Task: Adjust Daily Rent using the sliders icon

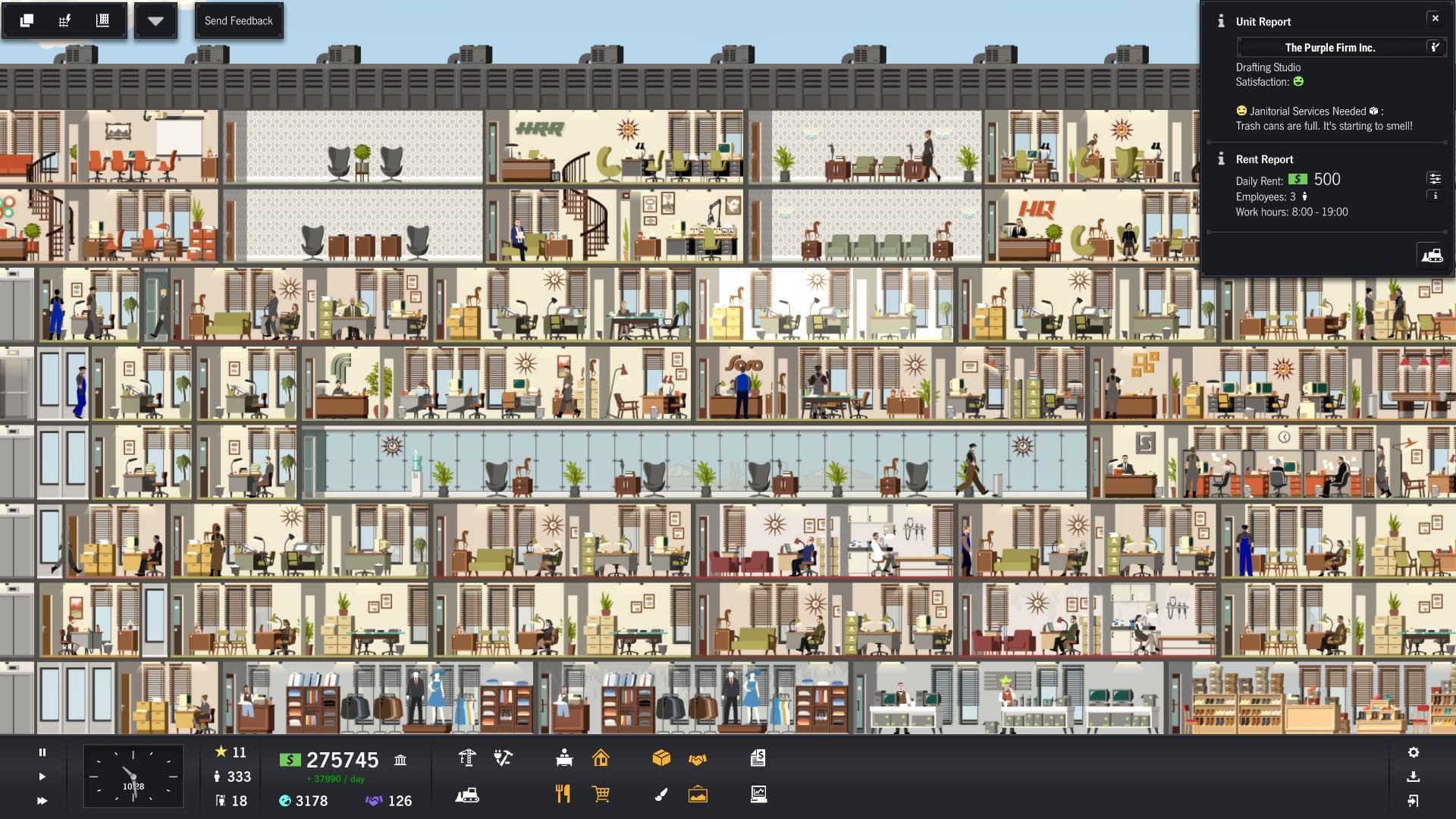Action: [x=1436, y=179]
